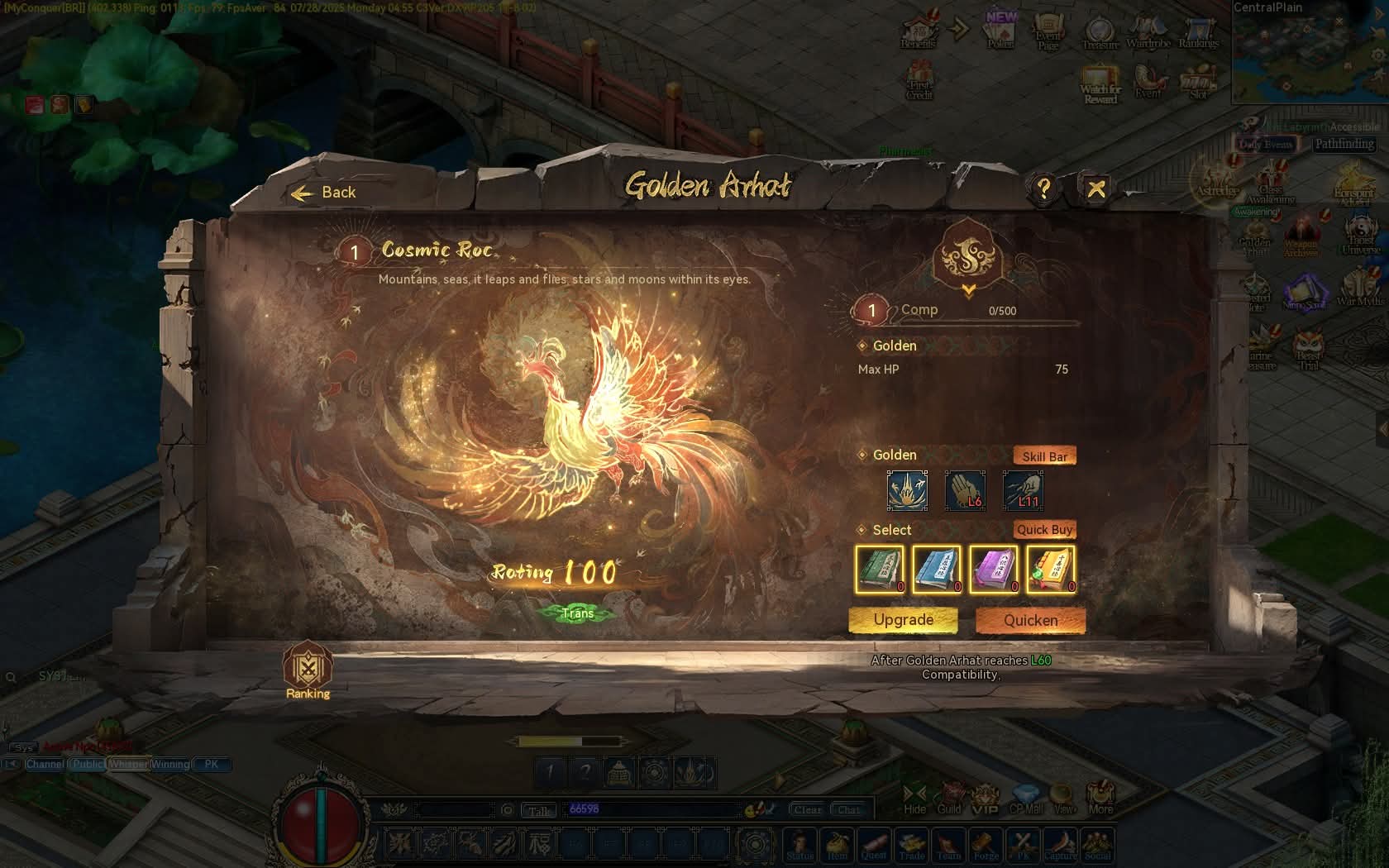View the L6 praying hands skill
Screen dimensions: 1389x868
tap(965, 490)
